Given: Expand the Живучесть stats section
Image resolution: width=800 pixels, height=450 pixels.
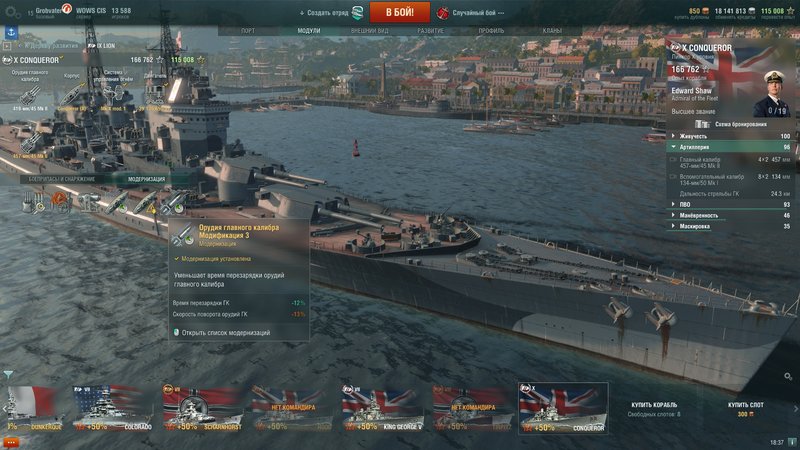Looking at the screenshot, I should [730, 136].
